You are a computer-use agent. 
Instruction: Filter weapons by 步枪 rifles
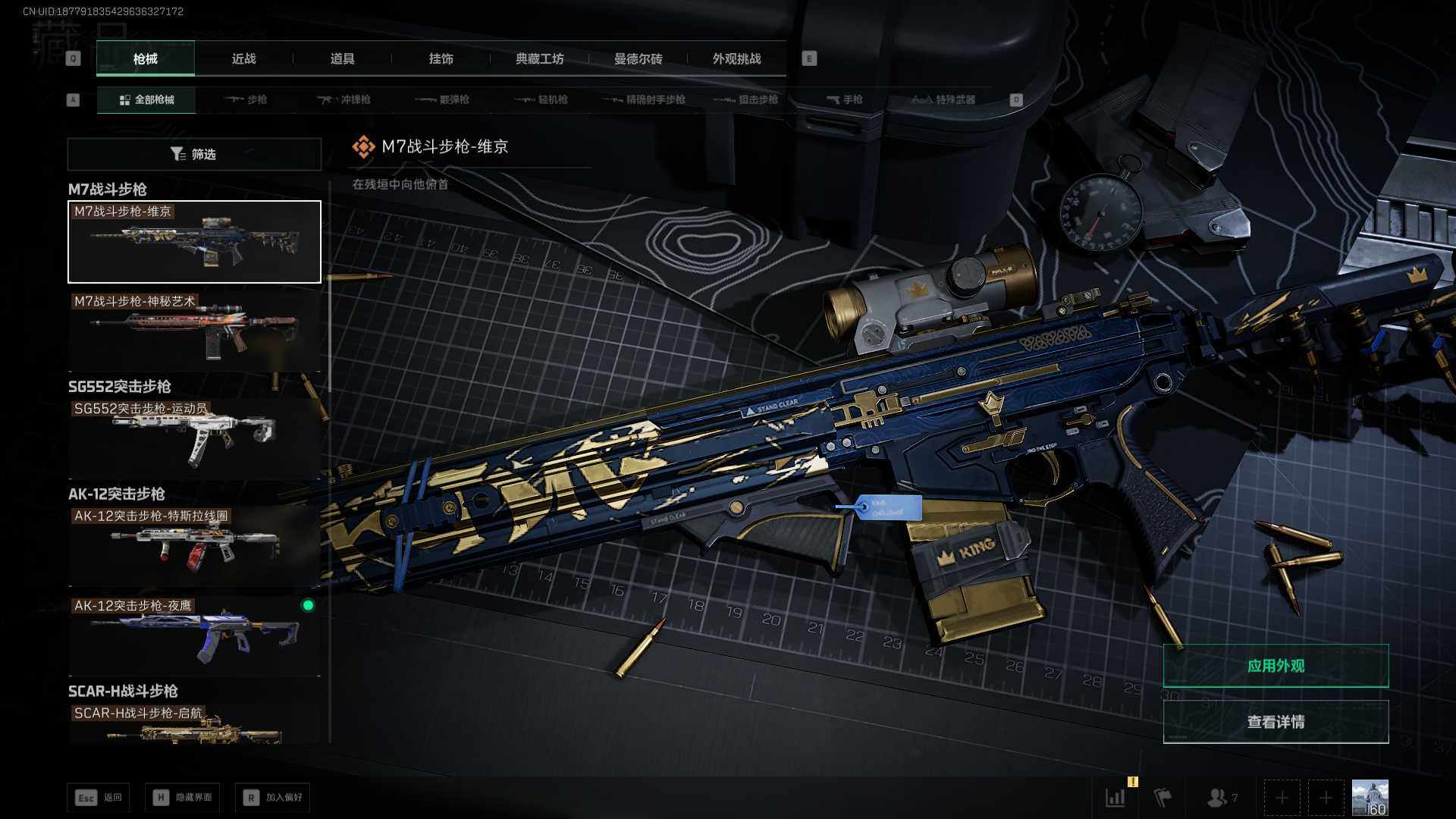coord(246,99)
